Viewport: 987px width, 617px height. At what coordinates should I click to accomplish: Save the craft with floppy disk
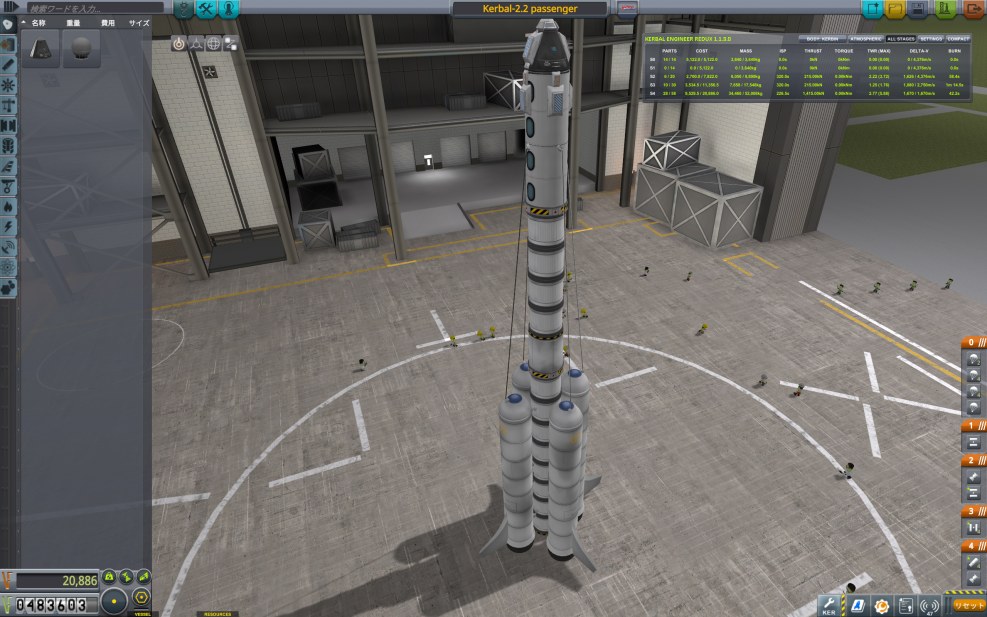pyautogui.click(x=922, y=9)
